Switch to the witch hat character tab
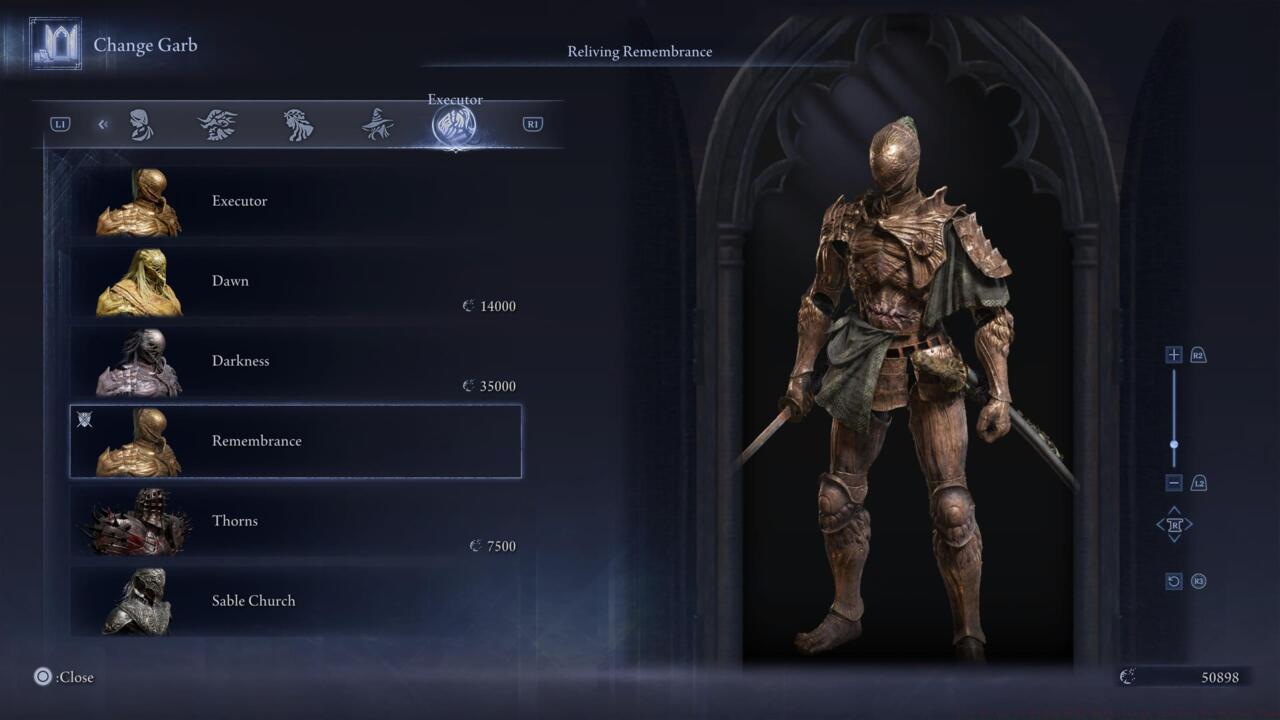This screenshot has height=720, width=1280. [x=377, y=125]
